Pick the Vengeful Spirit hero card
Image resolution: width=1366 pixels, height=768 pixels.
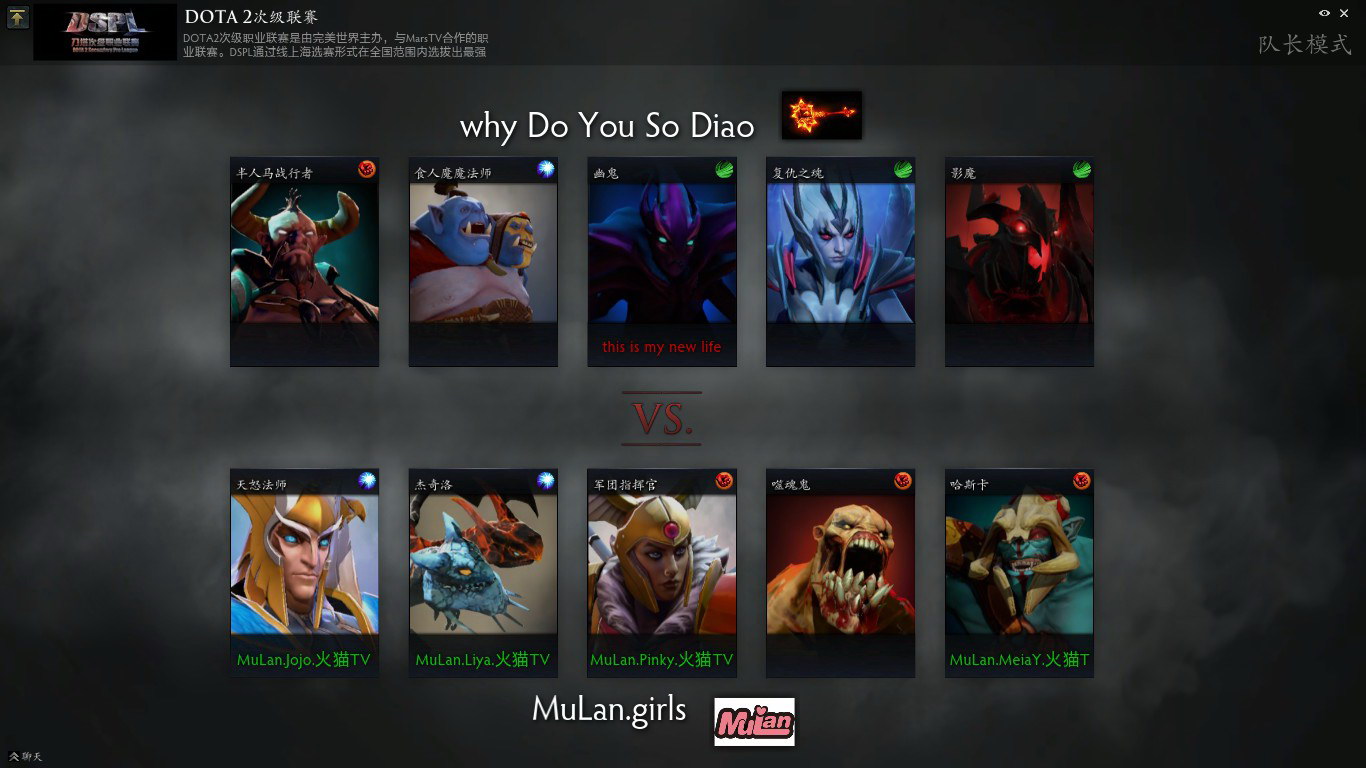click(x=840, y=262)
